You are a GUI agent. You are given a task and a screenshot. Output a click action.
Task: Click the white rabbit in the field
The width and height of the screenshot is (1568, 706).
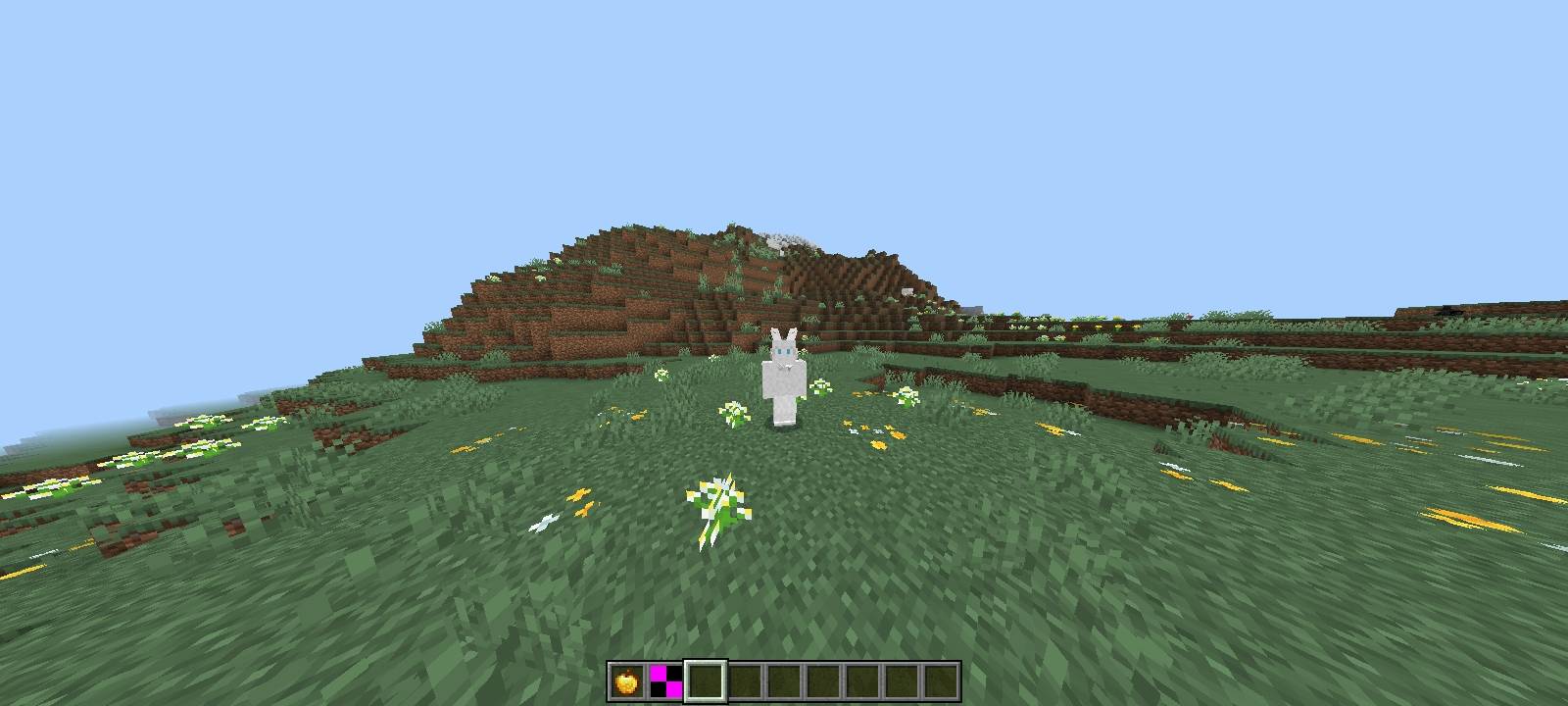pyautogui.click(x=782, y=382)
